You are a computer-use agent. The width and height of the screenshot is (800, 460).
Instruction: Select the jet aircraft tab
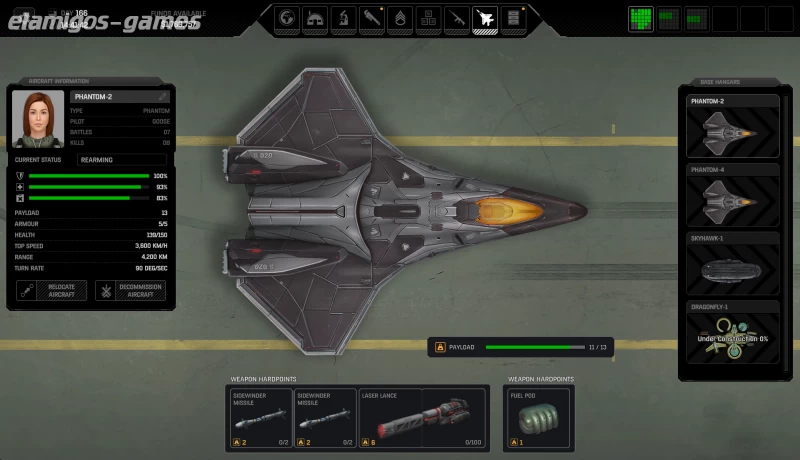pyautogui.click(x=485, y=17)
